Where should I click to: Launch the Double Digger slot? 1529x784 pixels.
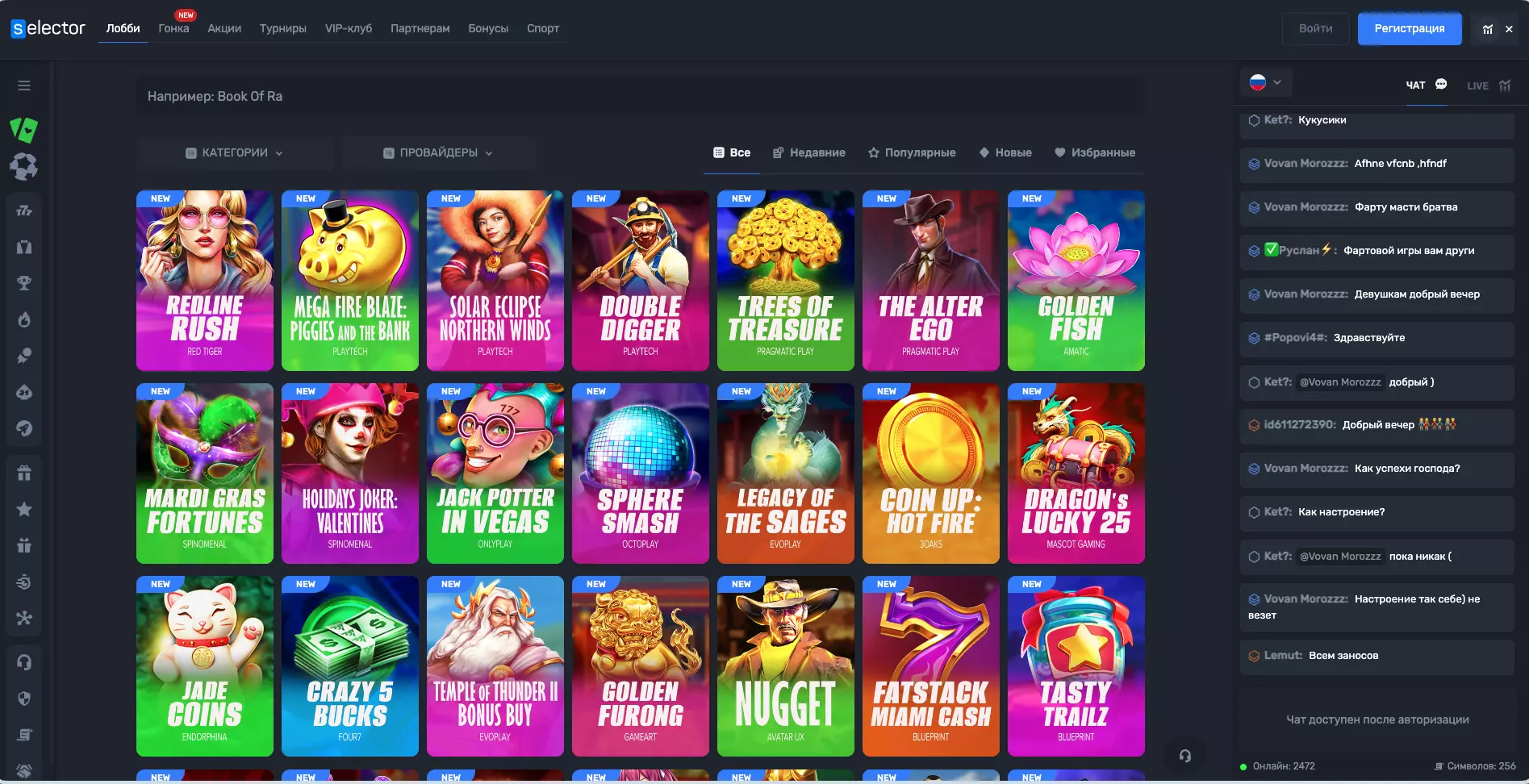(641, 281)
